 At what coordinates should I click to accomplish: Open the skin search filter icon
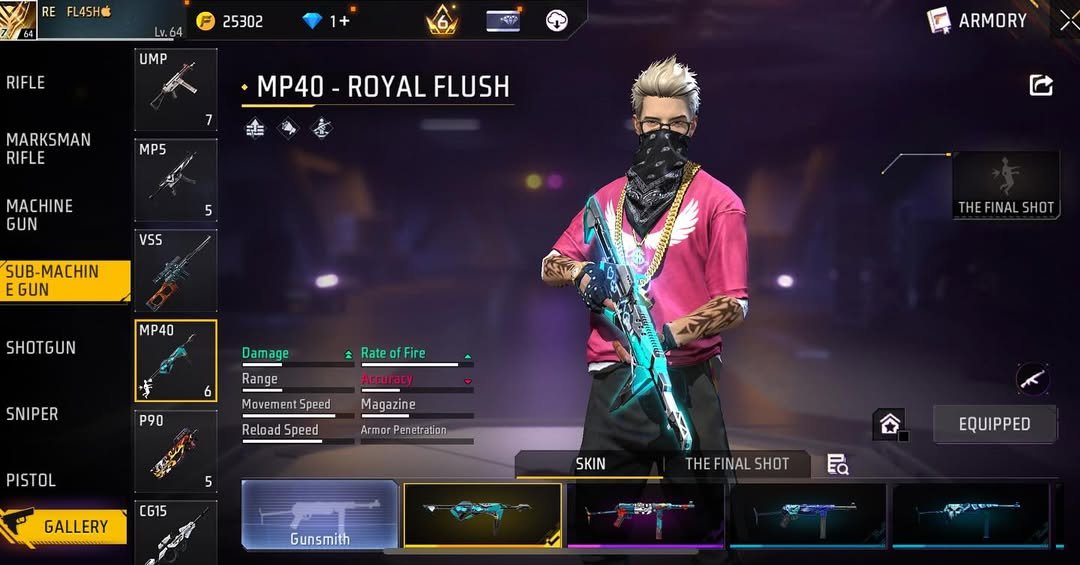coord(837,464)
